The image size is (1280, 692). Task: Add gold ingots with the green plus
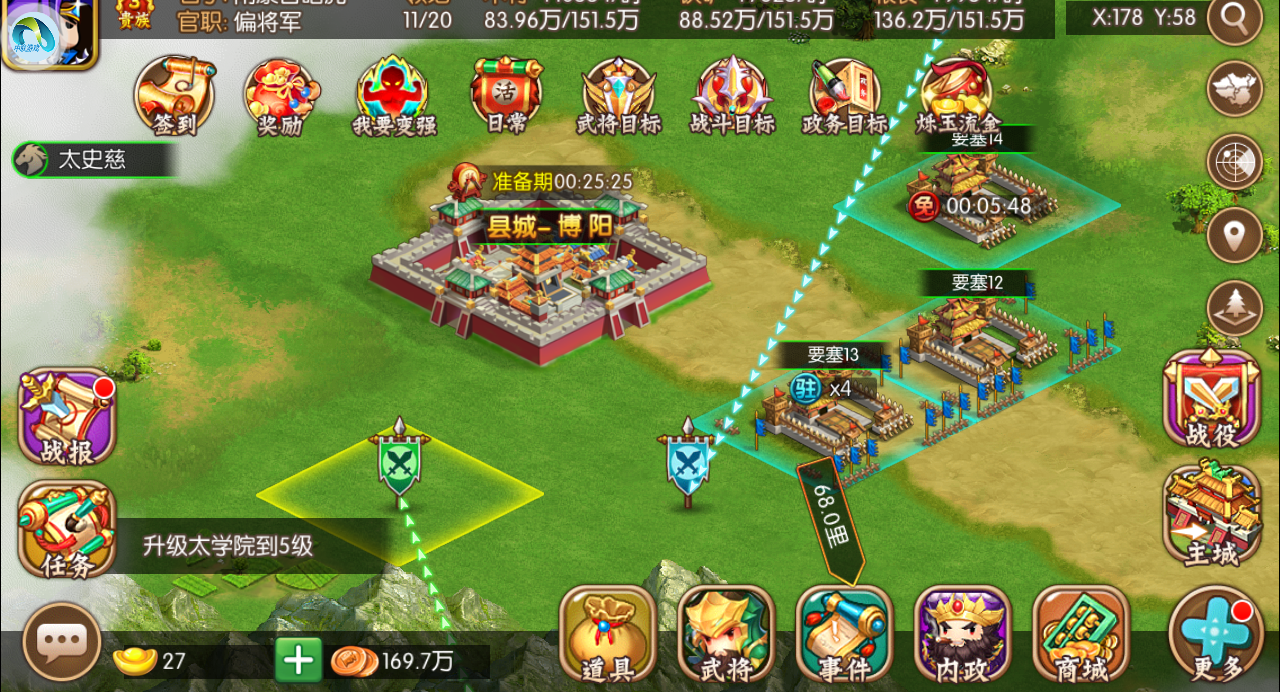(x=298, y=660)
